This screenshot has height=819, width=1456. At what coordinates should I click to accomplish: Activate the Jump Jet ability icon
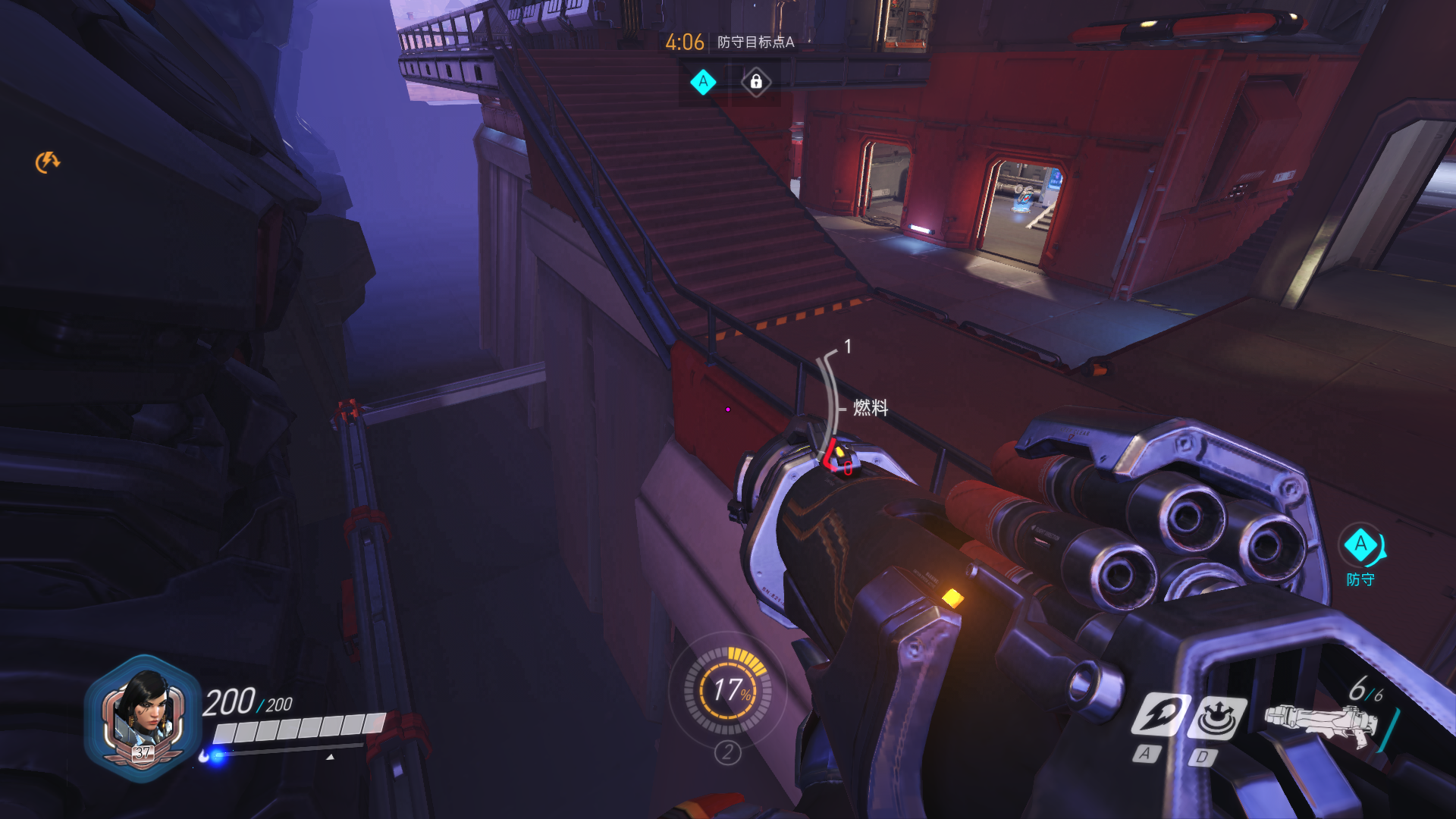(x=1161, y=714)
